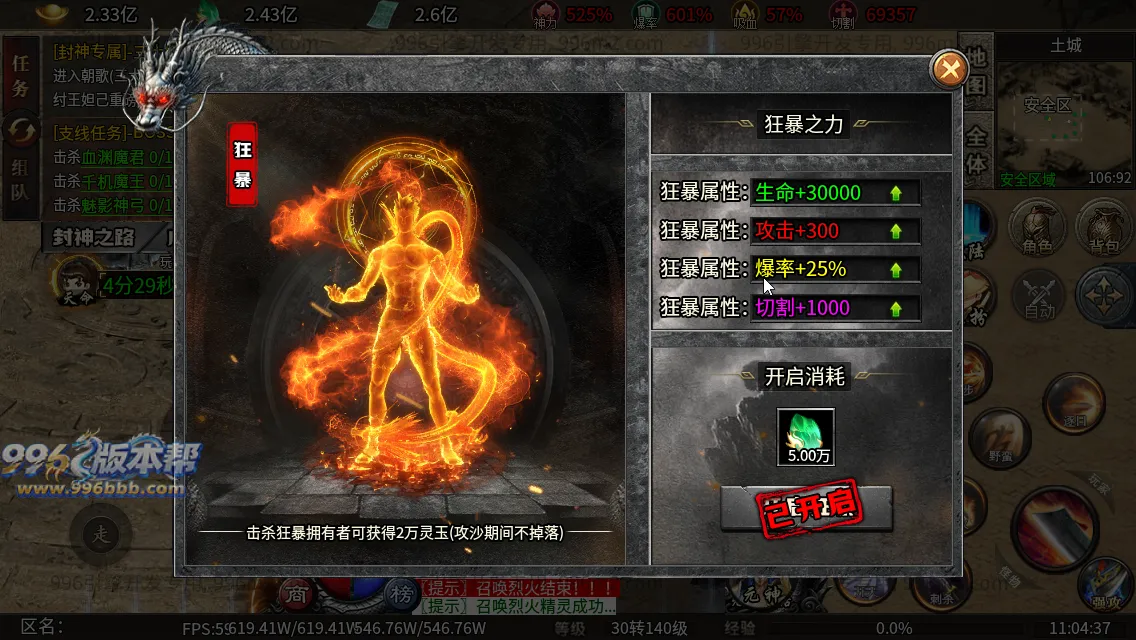Open the 土城 minimap
1136x640 pixels.
coord(1065,115)
